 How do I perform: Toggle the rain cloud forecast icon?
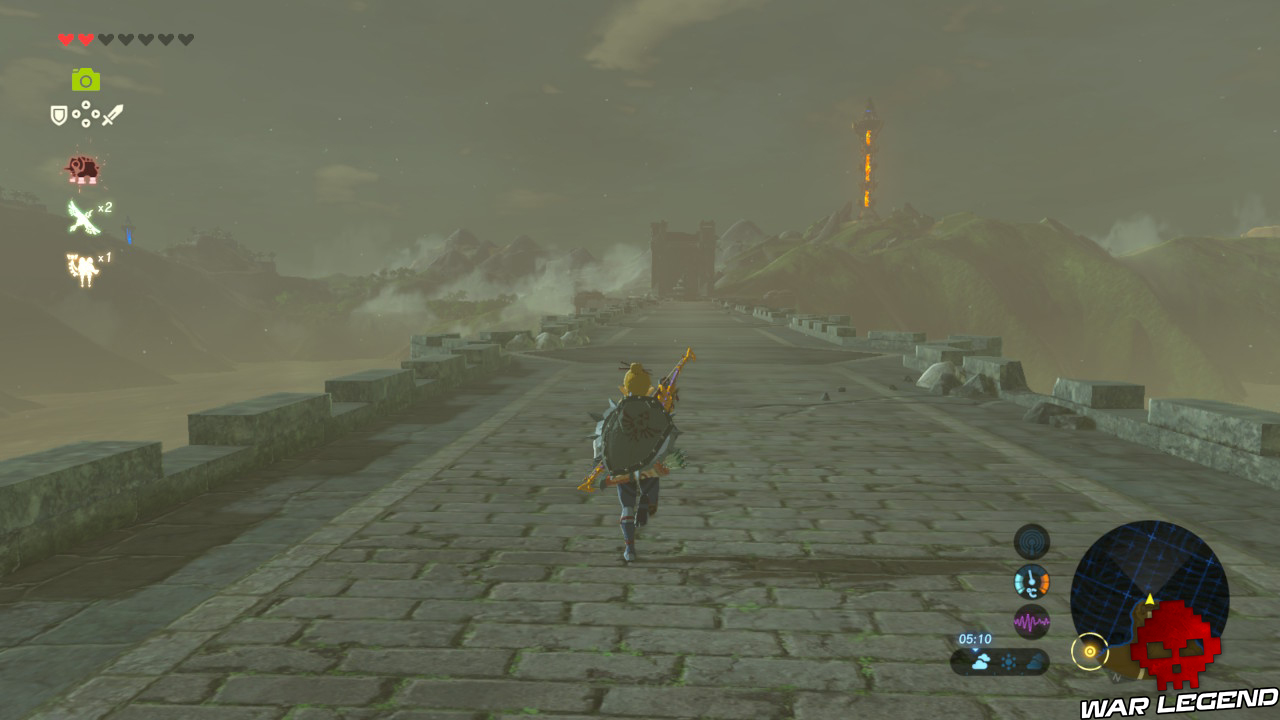[982, 661]
